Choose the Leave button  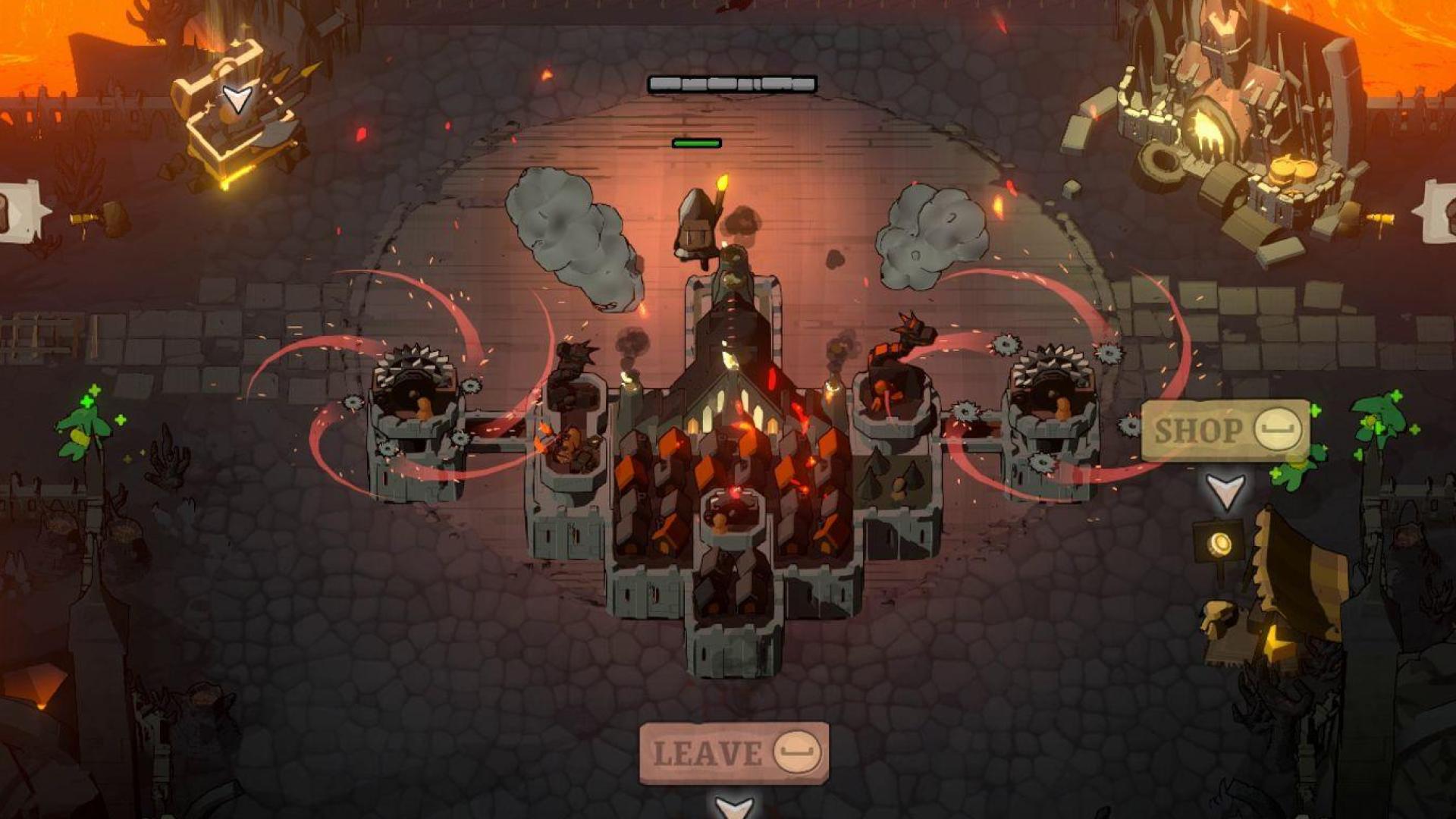pos(733,753)
